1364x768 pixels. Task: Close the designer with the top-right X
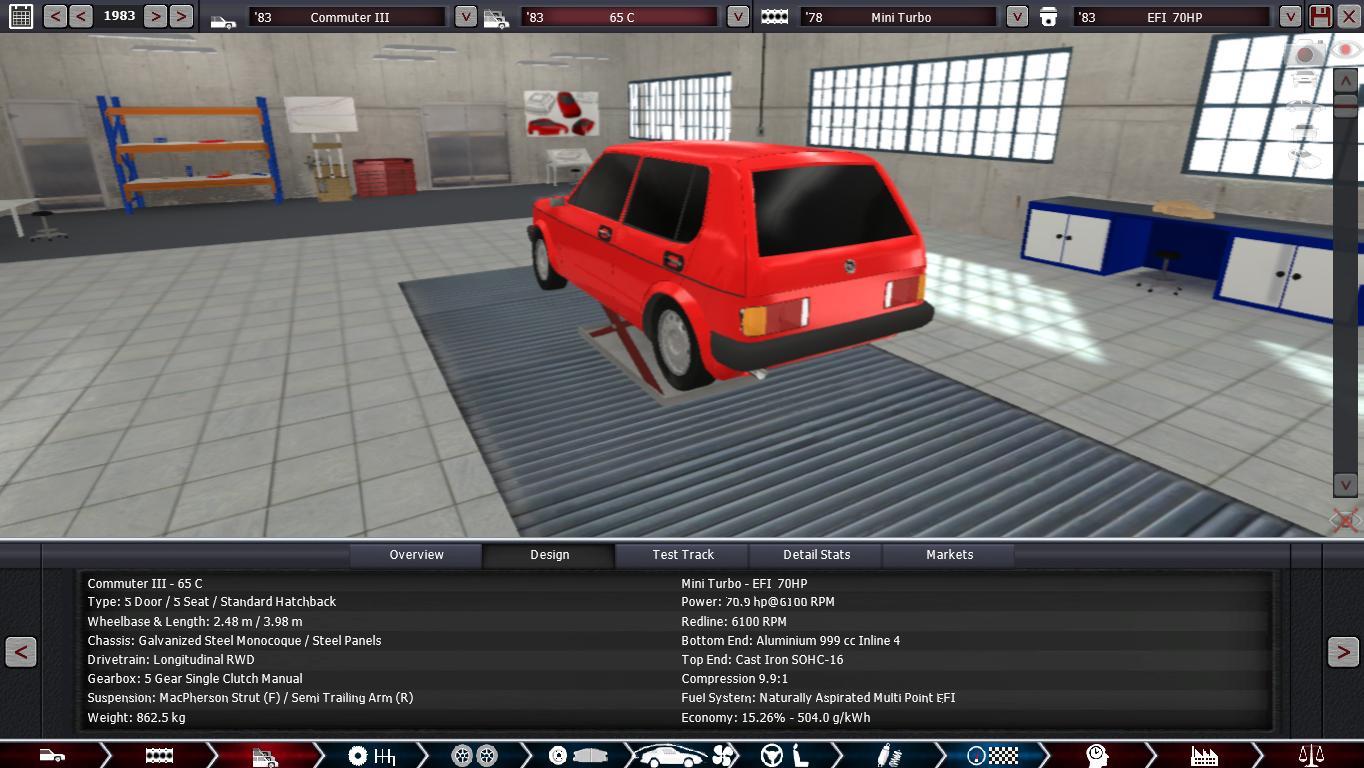(1349, 17)
